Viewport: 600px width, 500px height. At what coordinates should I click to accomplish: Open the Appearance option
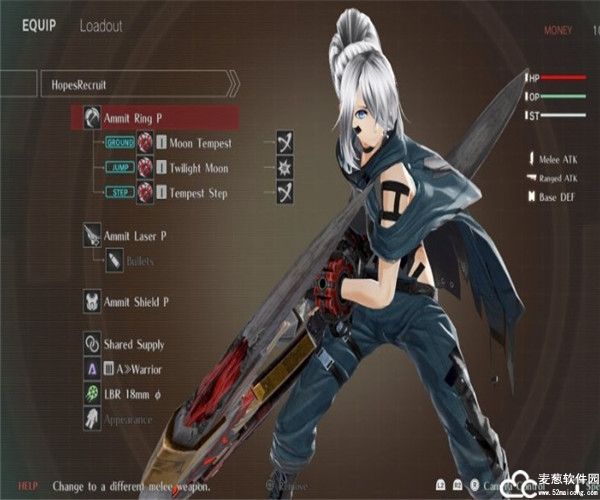(127, 420)
